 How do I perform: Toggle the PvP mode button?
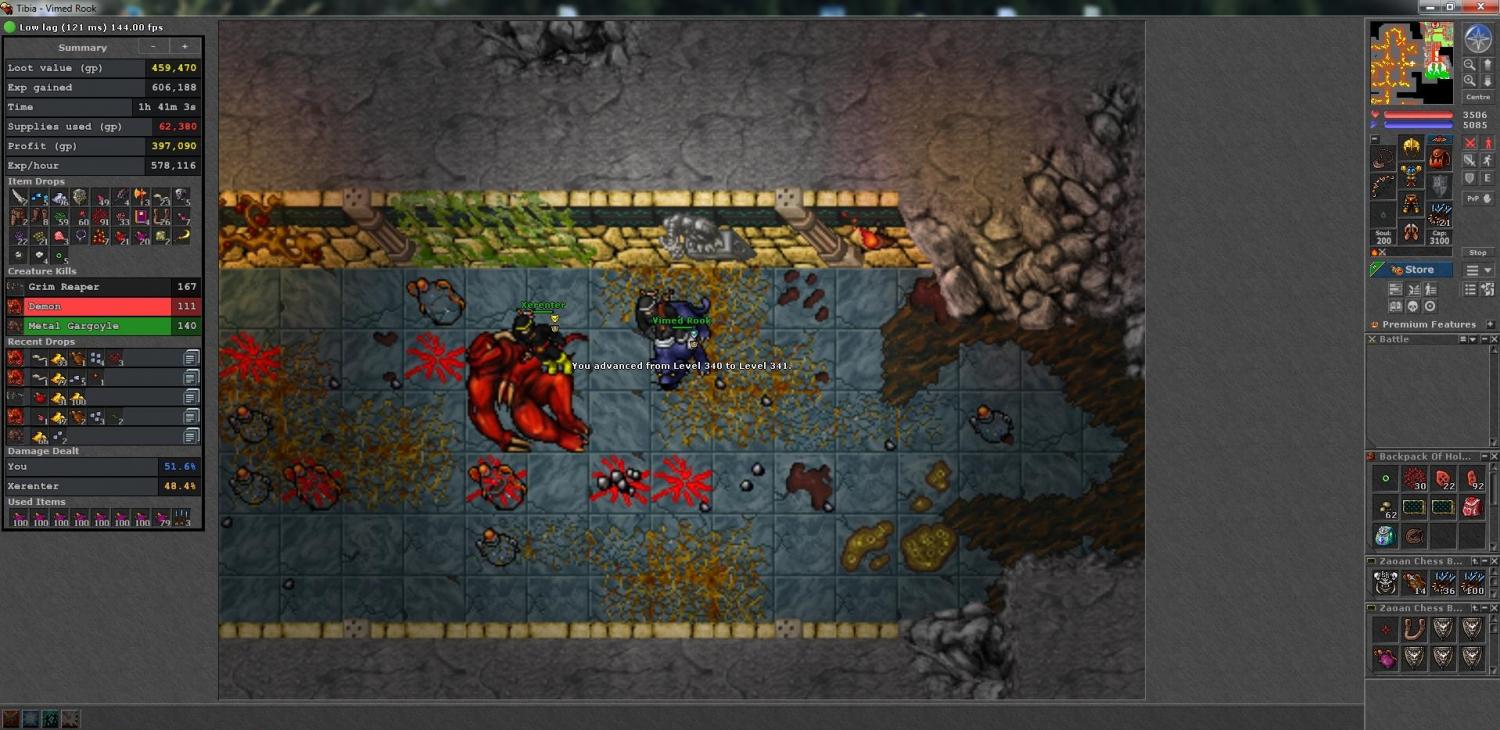1472,199
